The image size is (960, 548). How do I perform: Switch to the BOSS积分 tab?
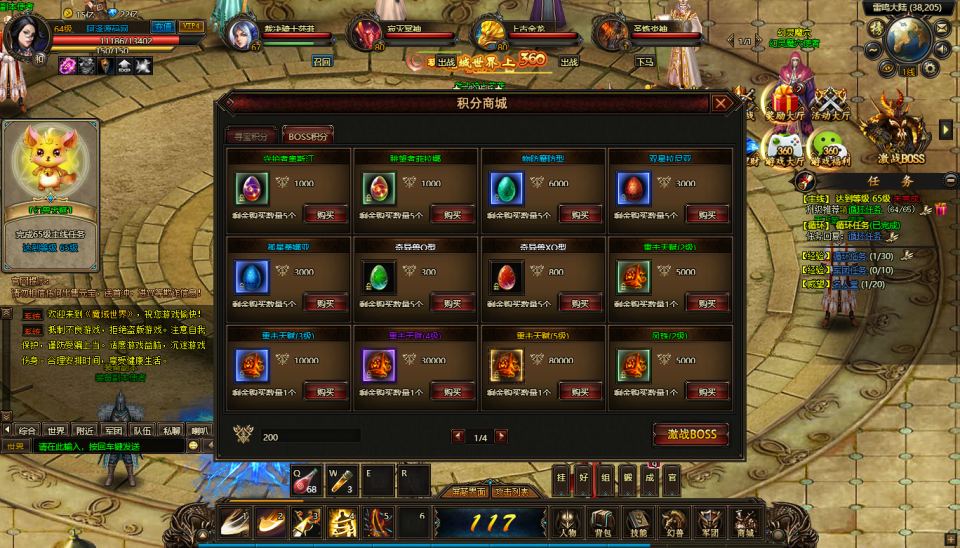[x=308, y=136]
